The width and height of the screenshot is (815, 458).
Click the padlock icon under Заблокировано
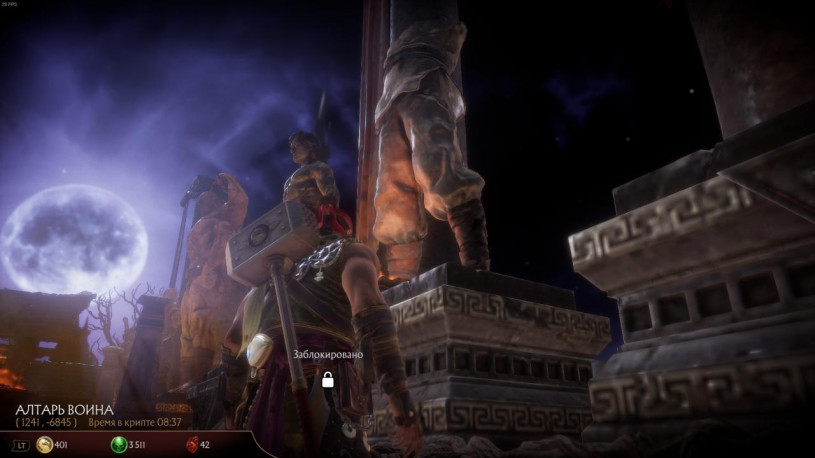pyautogui.click(x=327, y=379)
